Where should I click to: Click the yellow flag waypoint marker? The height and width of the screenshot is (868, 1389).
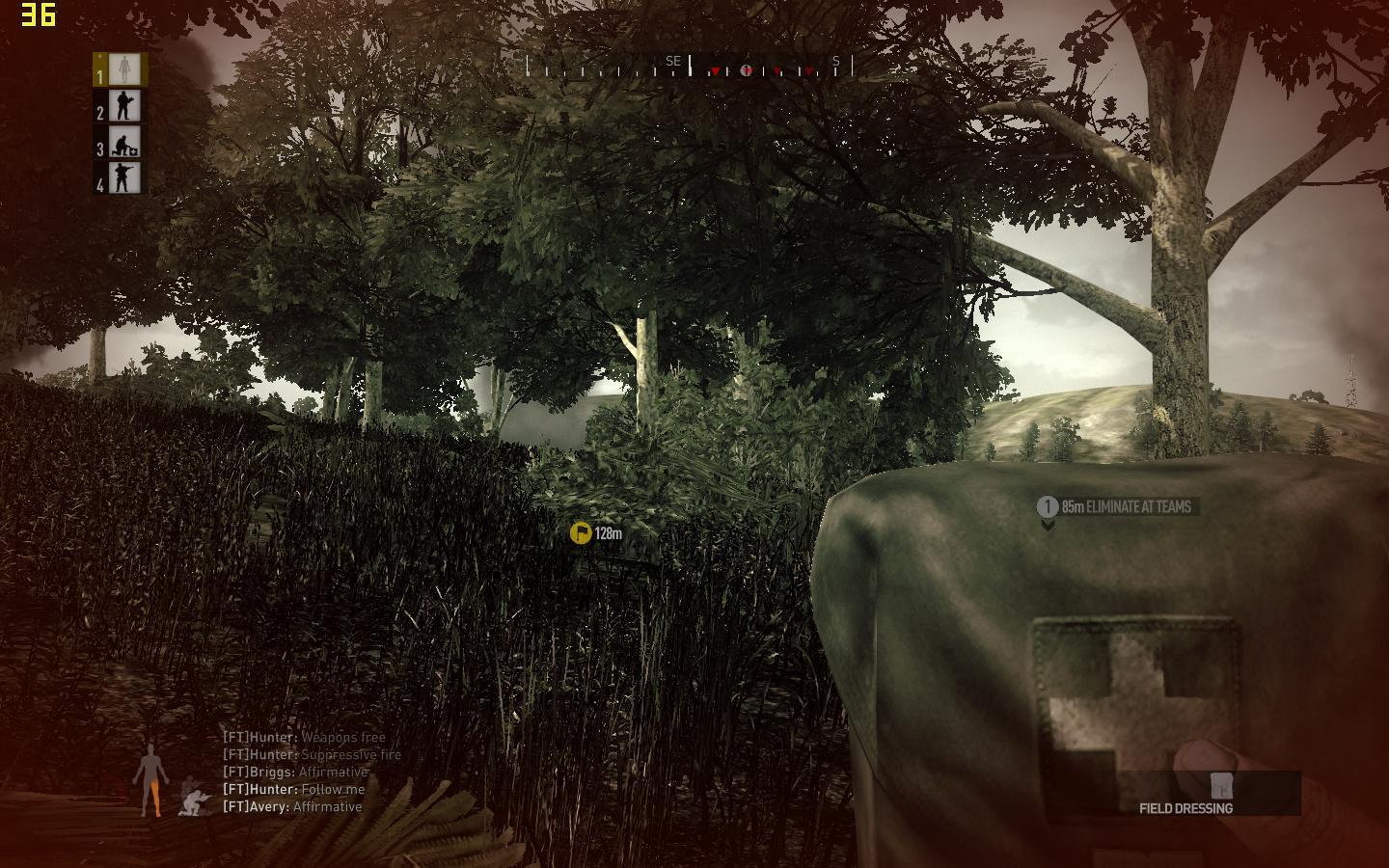[581, 533]
